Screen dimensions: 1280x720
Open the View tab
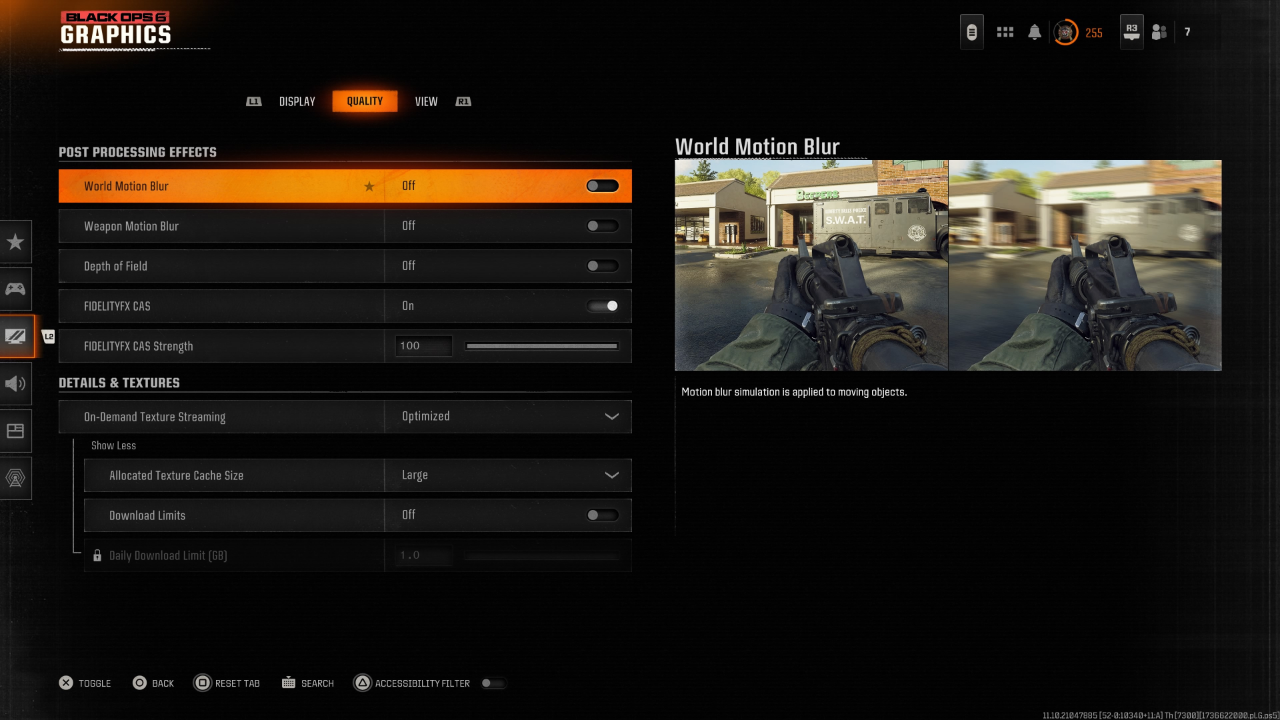click(426, 102)
